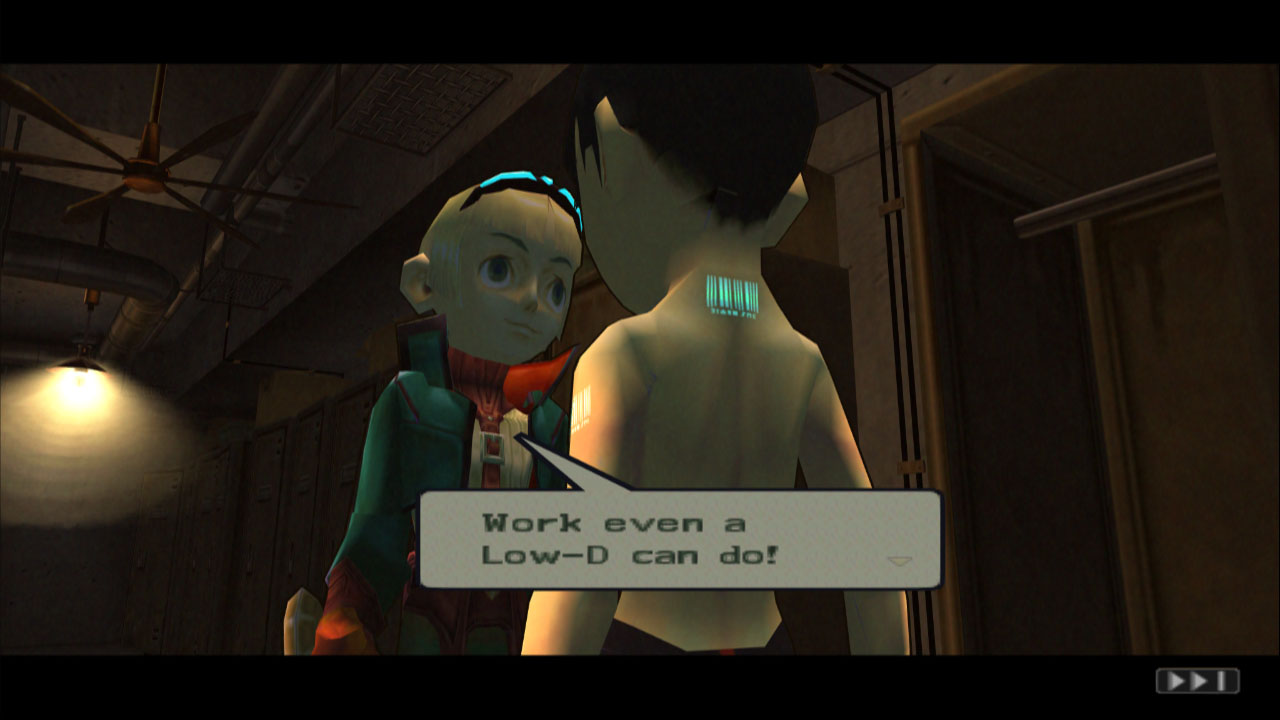
Task: Click the skip cutscene fast-forward button
Action: (x=1197, y=681)
